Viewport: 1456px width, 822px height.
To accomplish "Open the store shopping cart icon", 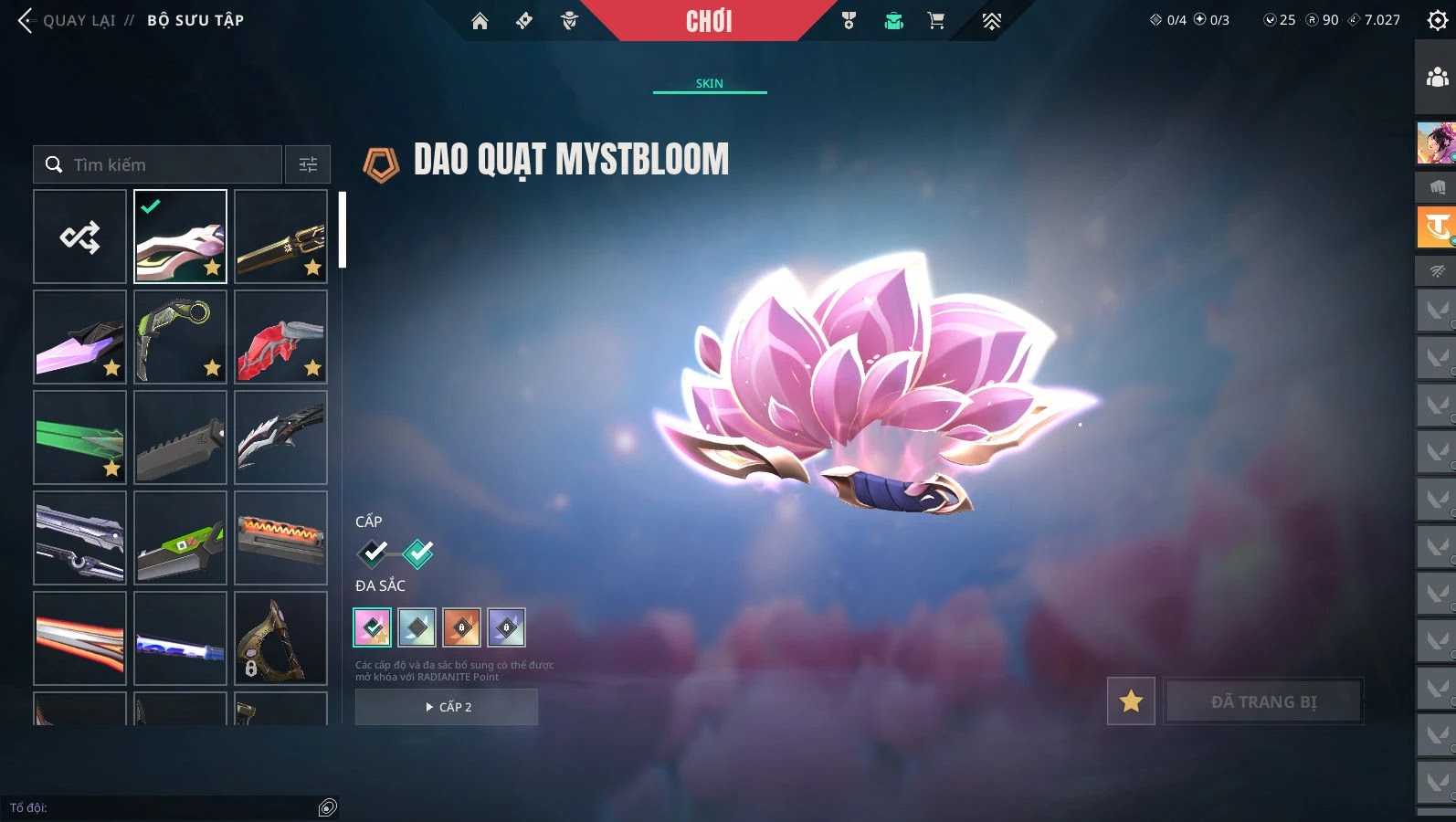I will coord(936,21).
